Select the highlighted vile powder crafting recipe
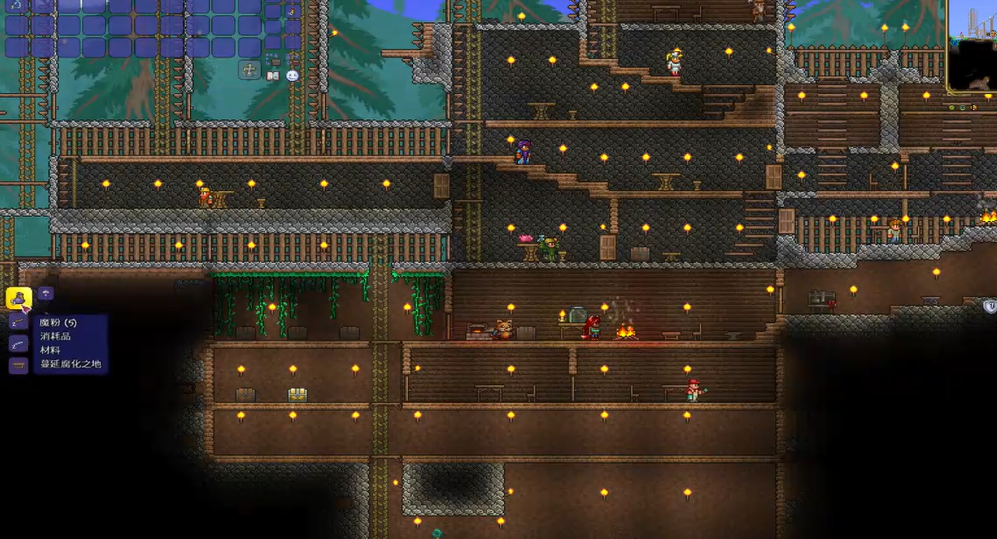 click(19, 298)
